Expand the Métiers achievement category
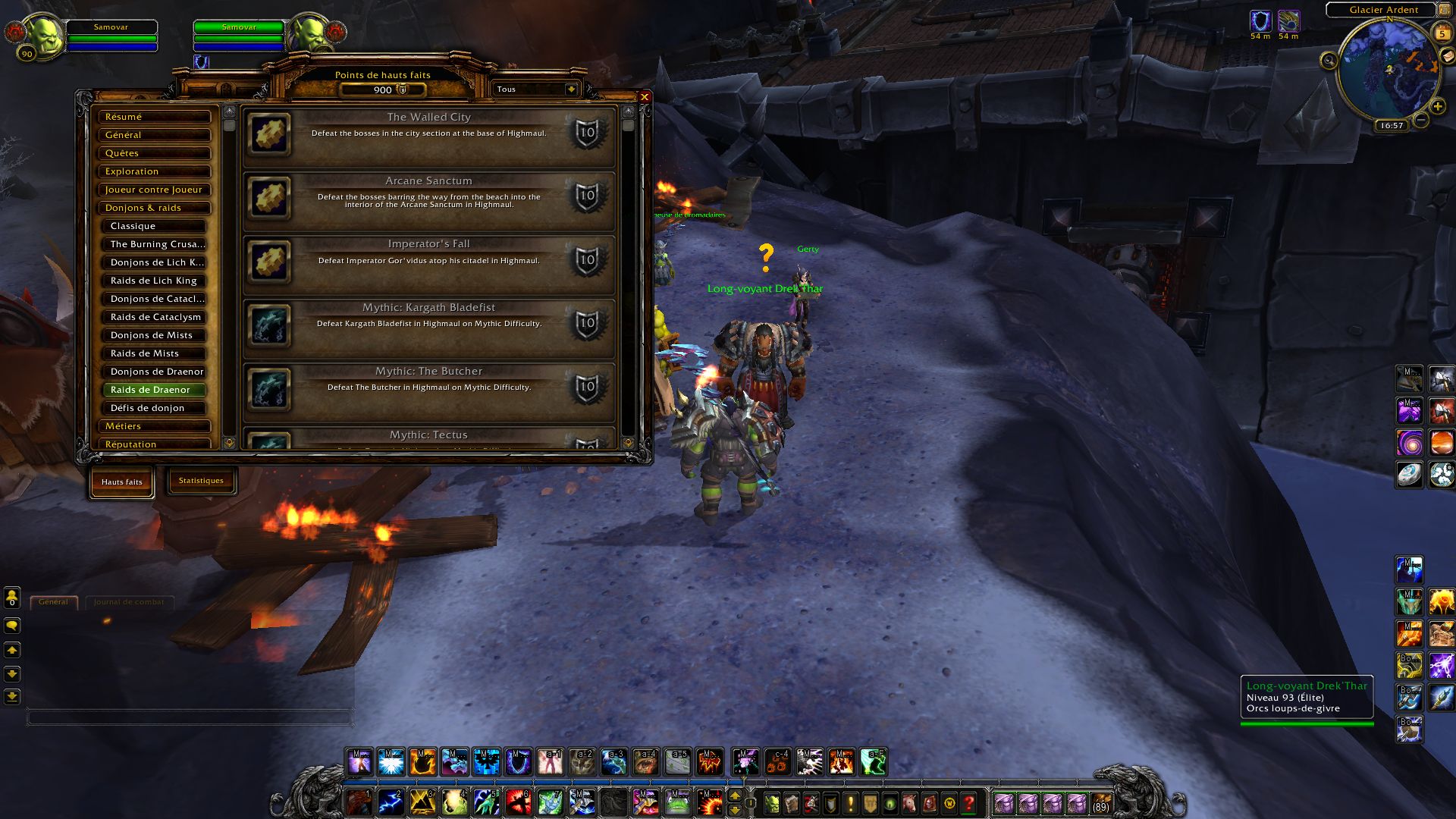 155,426
